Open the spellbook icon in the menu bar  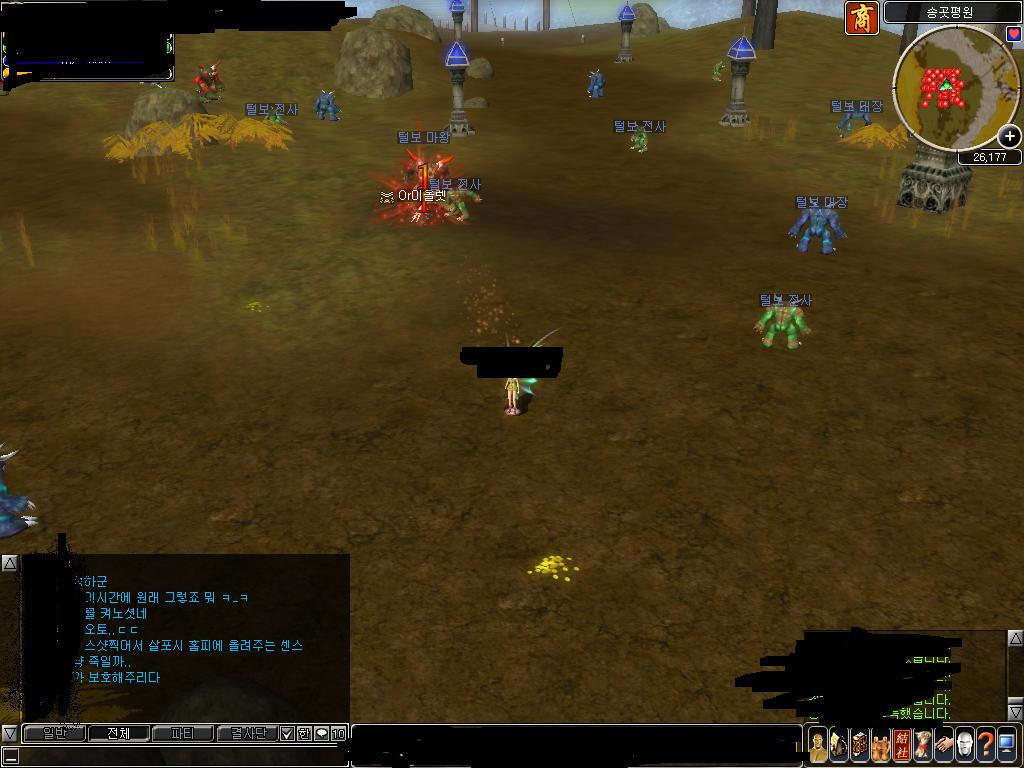point(860,745)
